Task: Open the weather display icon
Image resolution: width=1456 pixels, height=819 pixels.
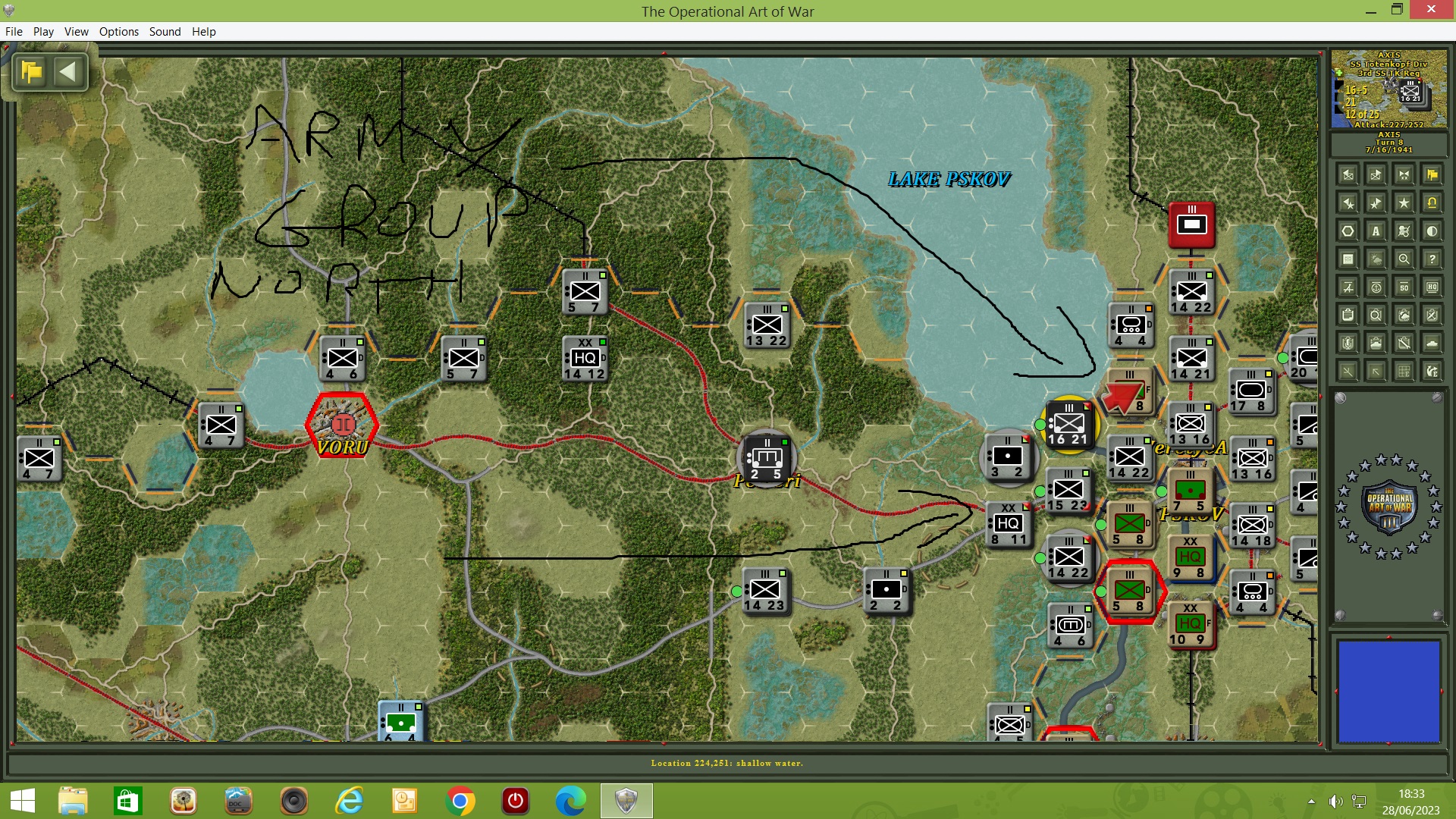Action: pyautogui.click(x=1376, y=259)
